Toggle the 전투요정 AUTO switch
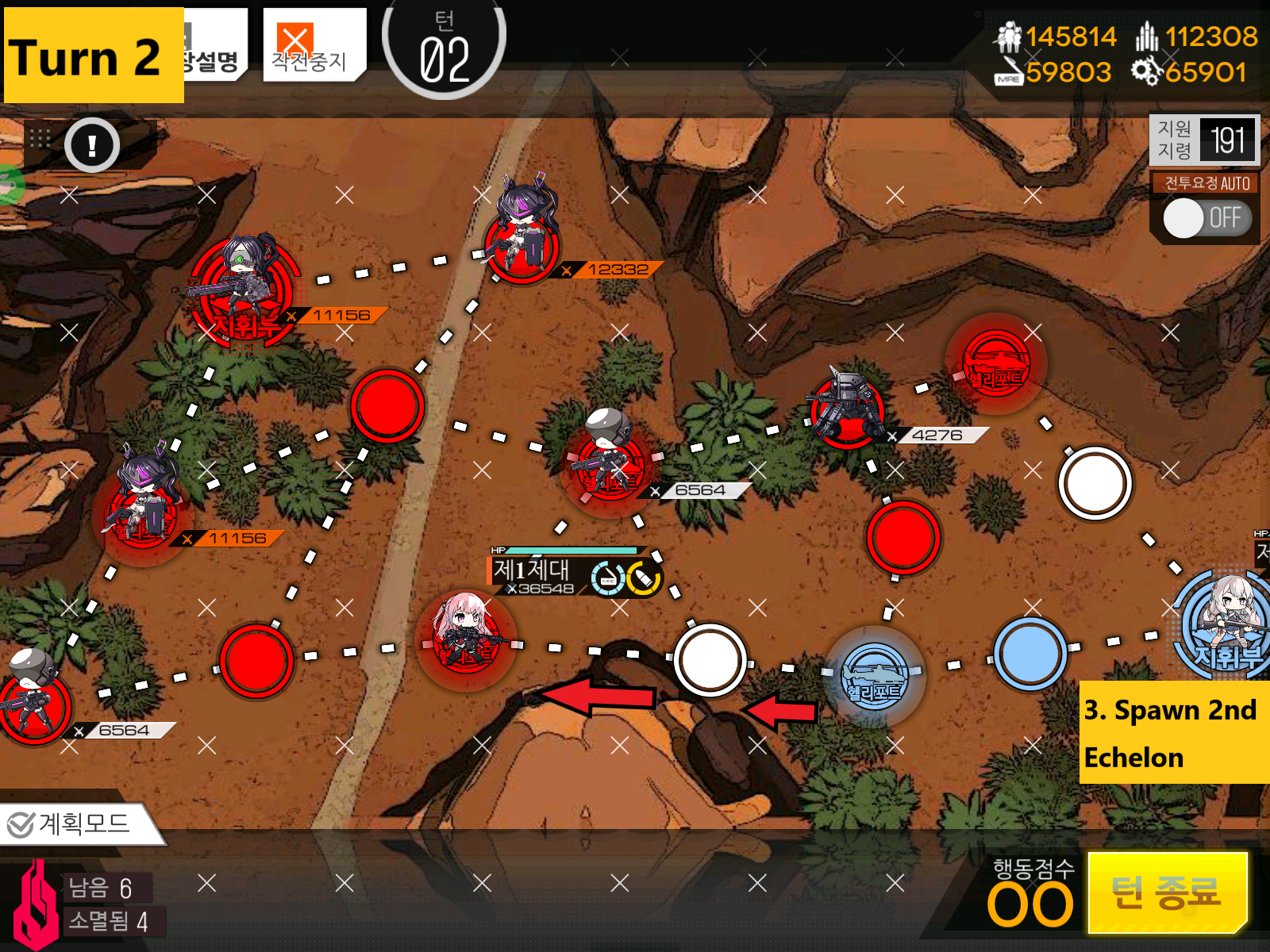Screen dimensions: 1270x952 1205,218
